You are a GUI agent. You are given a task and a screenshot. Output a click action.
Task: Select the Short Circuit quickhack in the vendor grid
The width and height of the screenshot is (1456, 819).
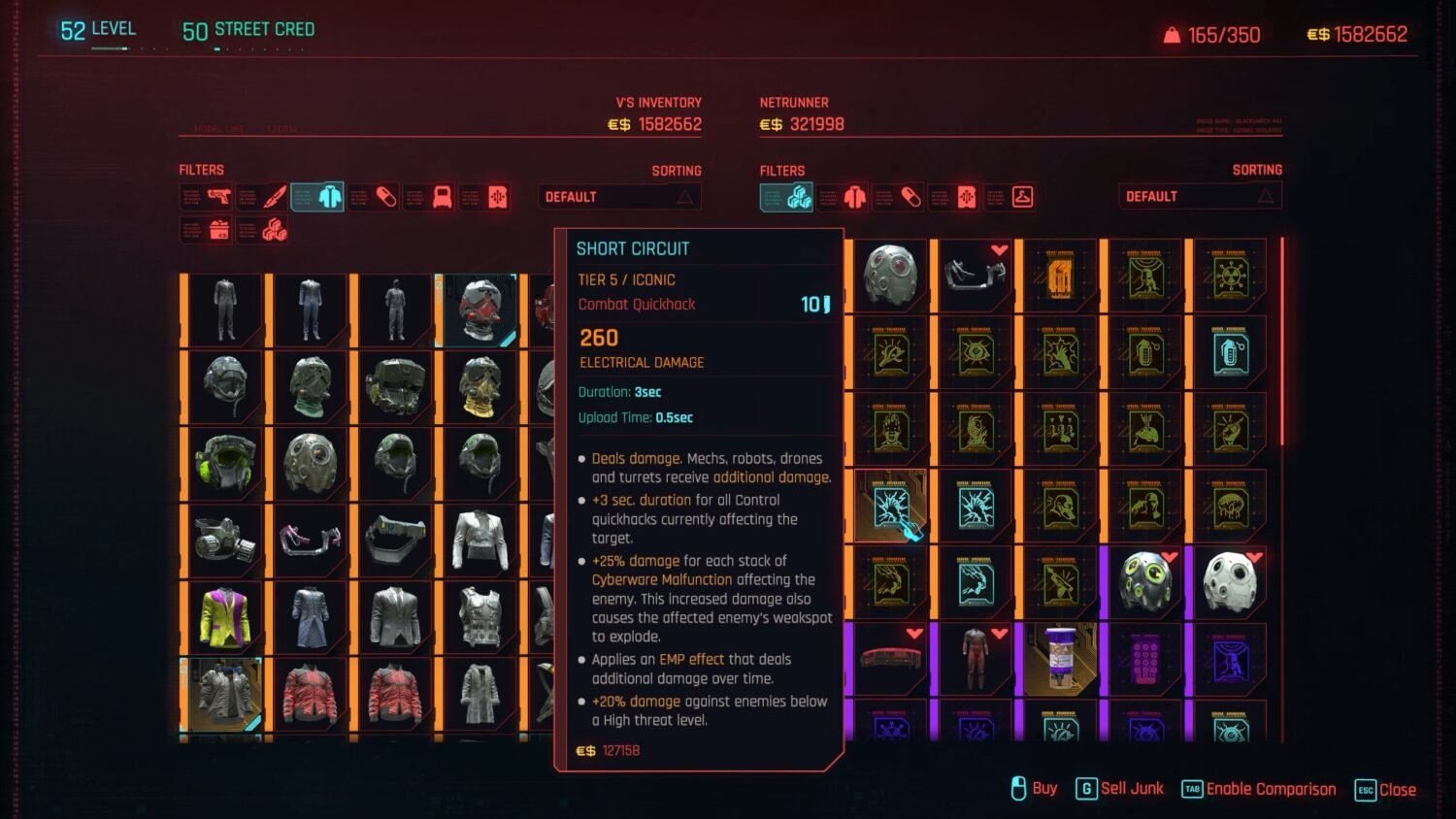point(890,505)
